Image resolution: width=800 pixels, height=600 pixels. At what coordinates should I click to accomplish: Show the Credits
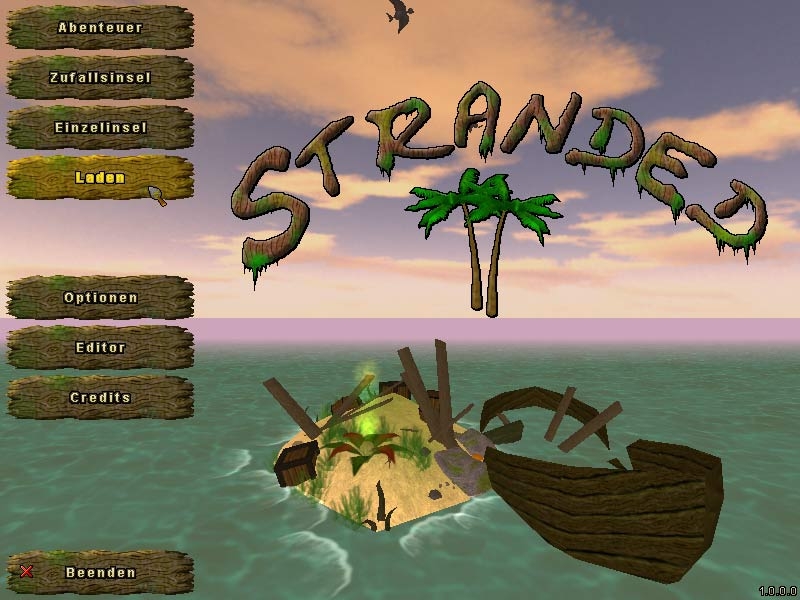(99, 398)
